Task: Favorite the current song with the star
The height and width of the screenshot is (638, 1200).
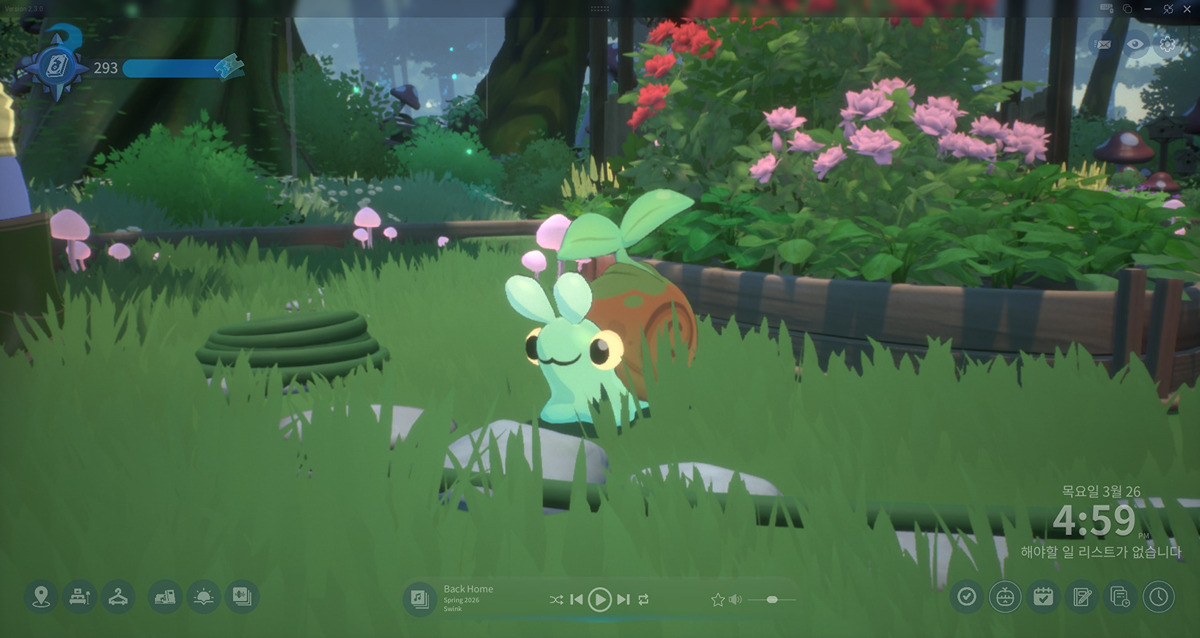Action: click(717, 599)
